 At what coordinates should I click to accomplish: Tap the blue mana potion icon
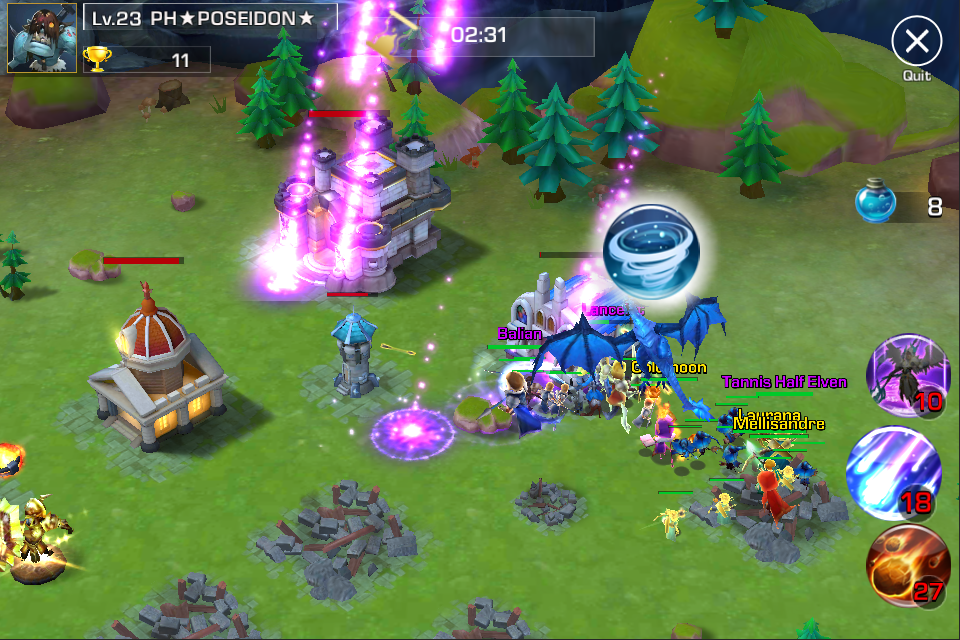876,205
